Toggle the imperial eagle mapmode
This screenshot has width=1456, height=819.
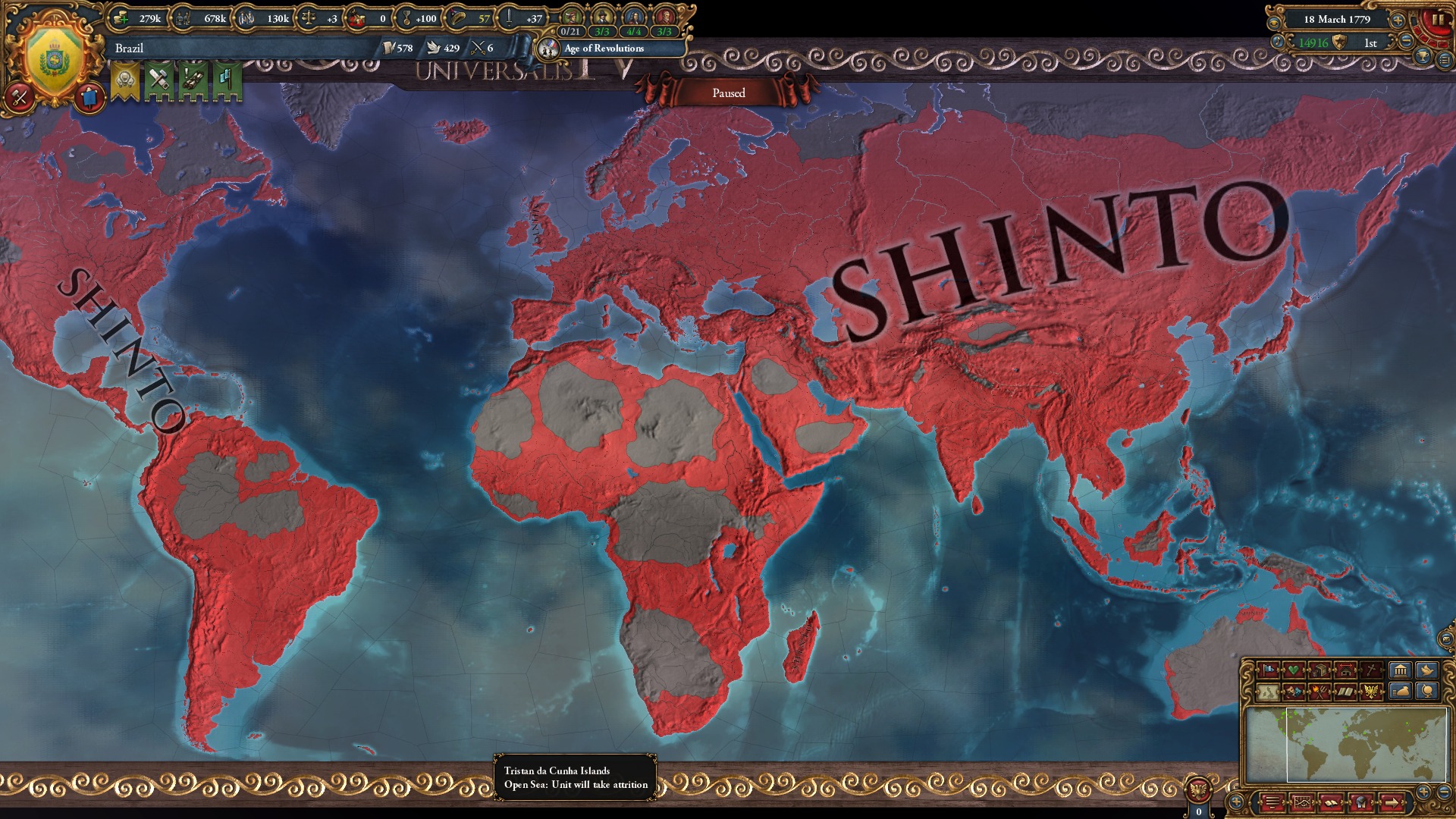pyautogui.click(x=1372, y=692)
